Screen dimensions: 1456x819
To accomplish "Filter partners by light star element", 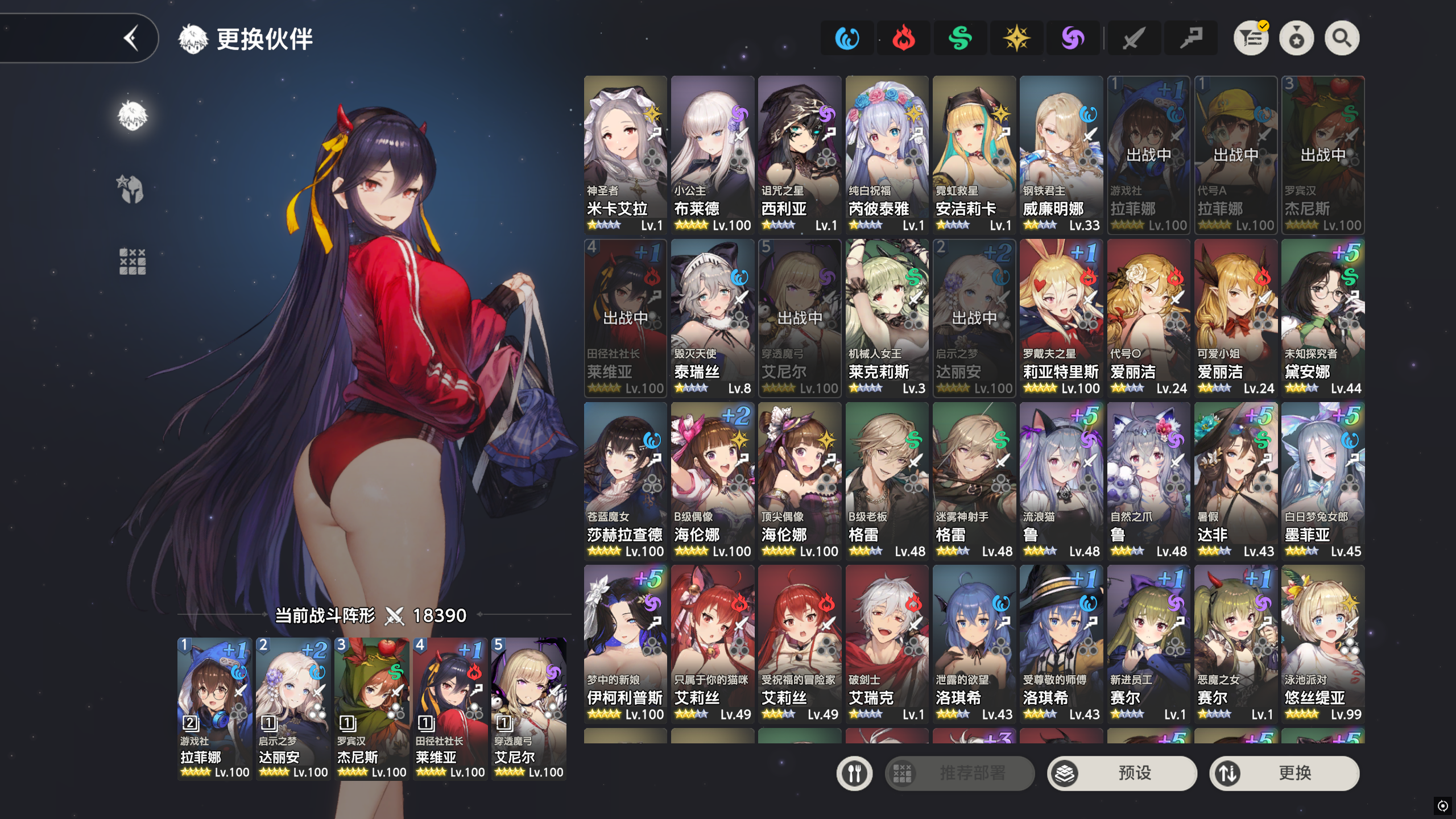I will click(1016, 39).
